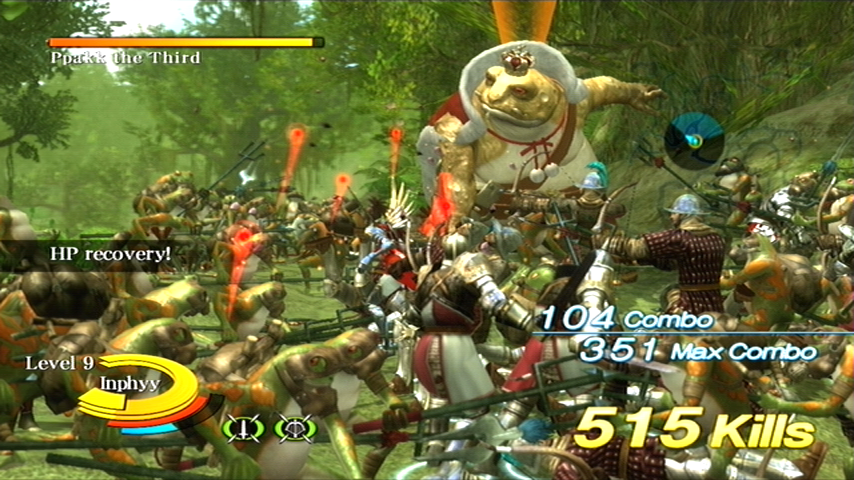Select the crossbow troop icon
Viewport: 854px width, 480px height.
294,428
